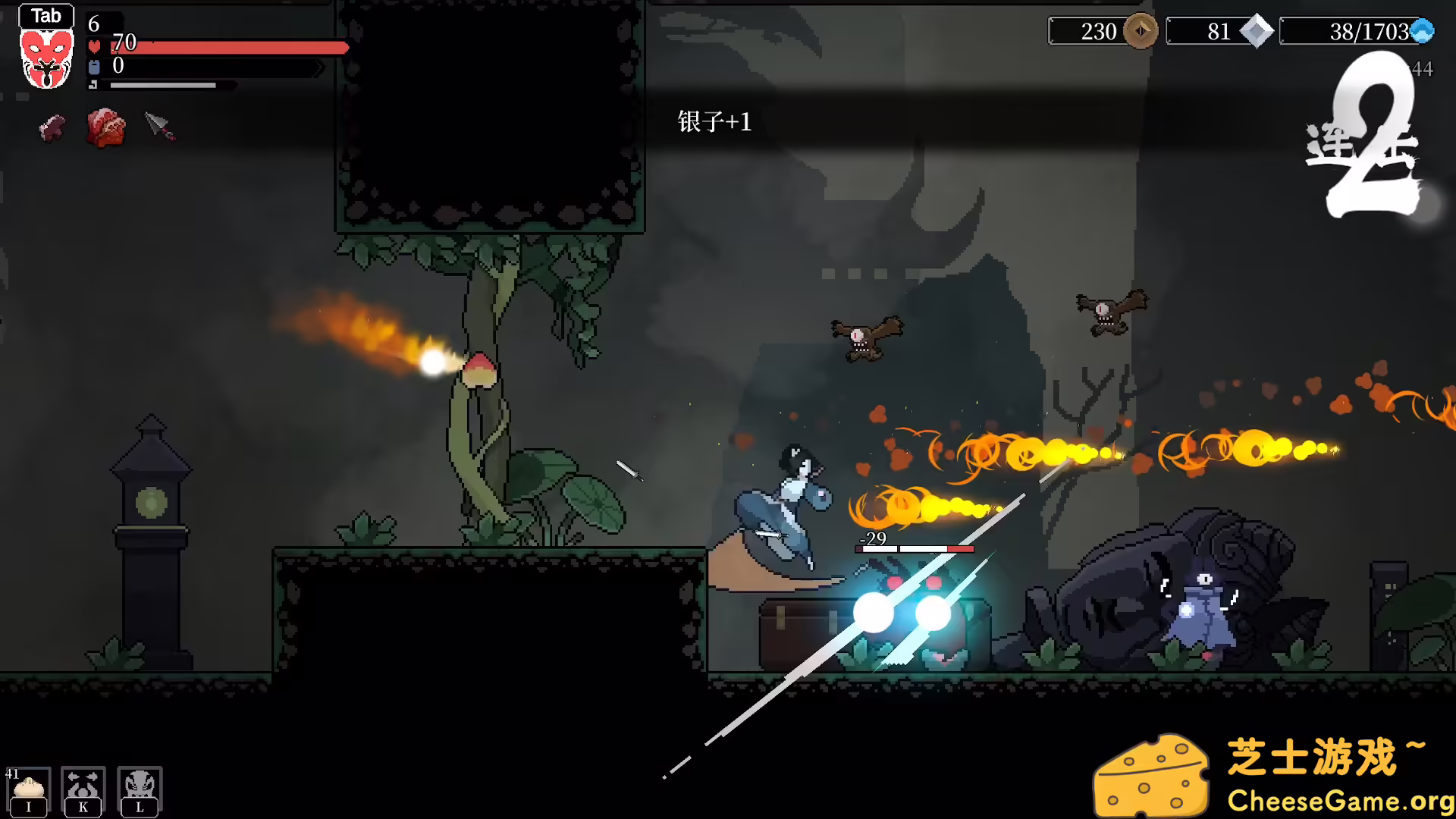
Task: Click the heart icon next to health value
Action: click(93, 47)
